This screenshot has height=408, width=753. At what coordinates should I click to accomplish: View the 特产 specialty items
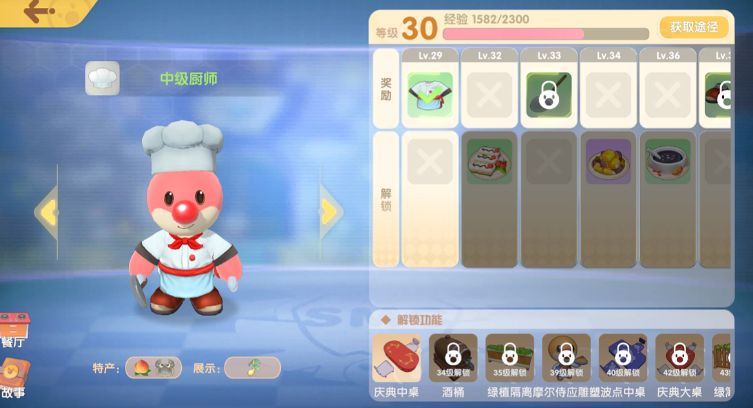[153, 368]
